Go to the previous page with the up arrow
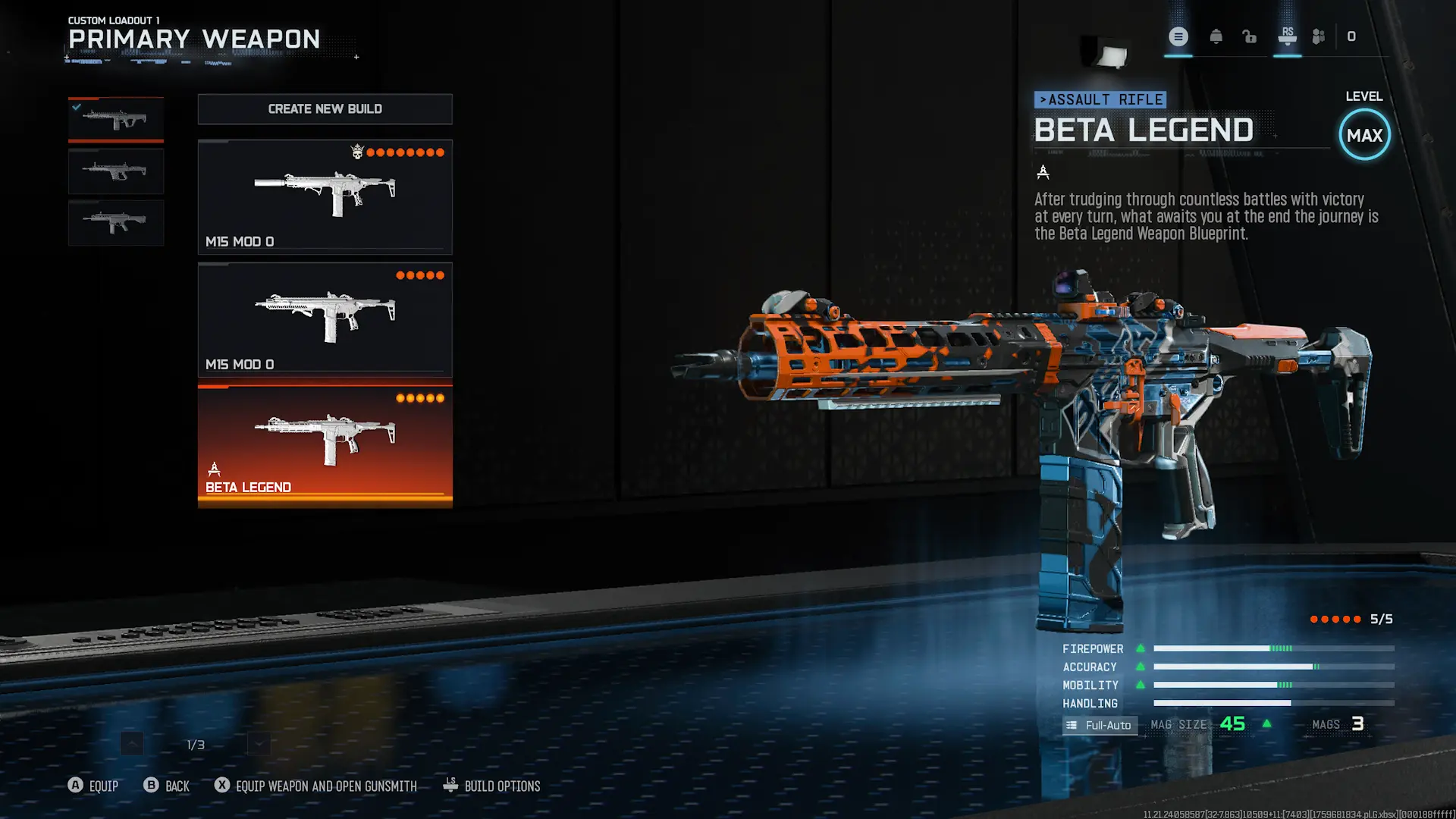 (x=132, y=744)
